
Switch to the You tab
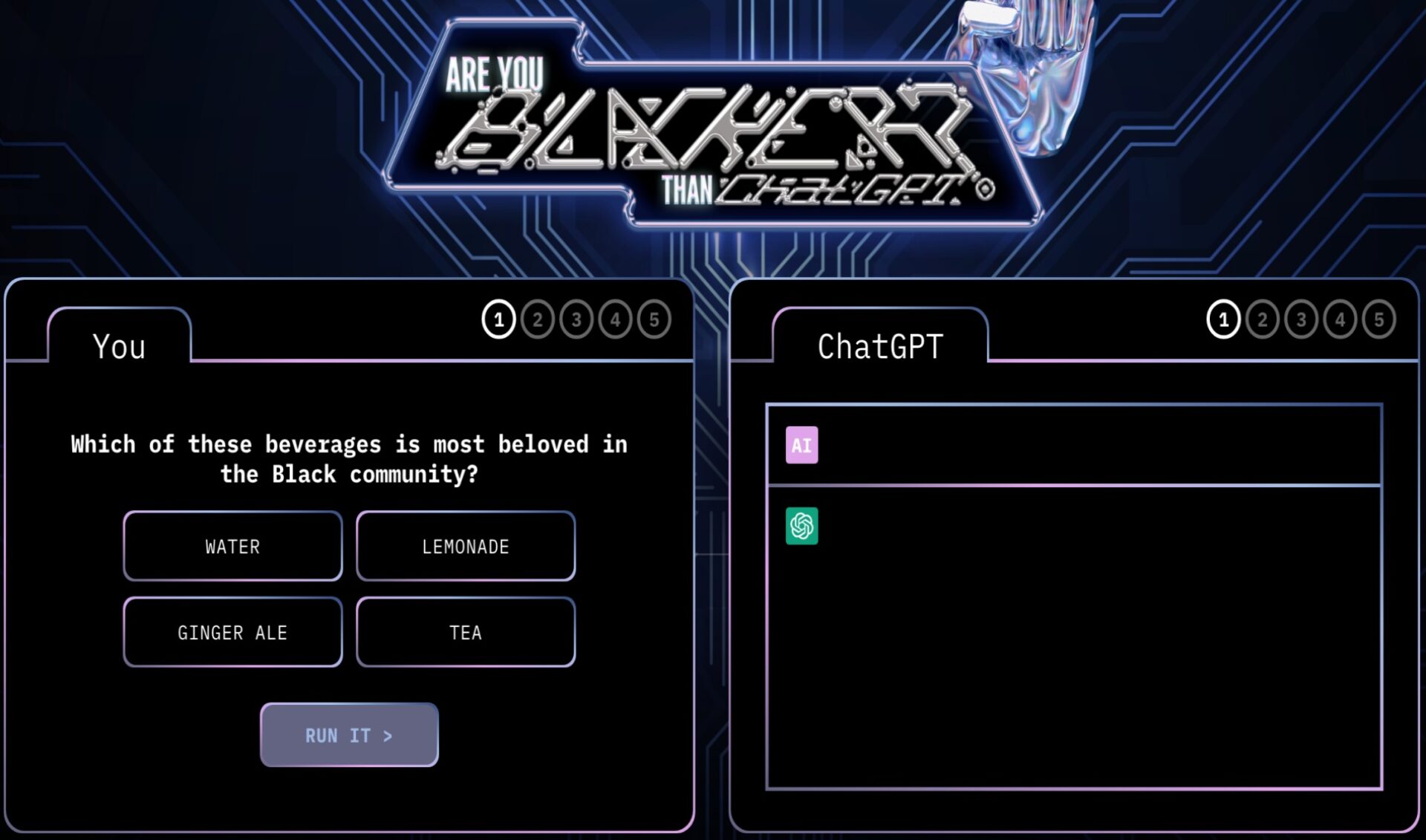(x=119, y=345)
